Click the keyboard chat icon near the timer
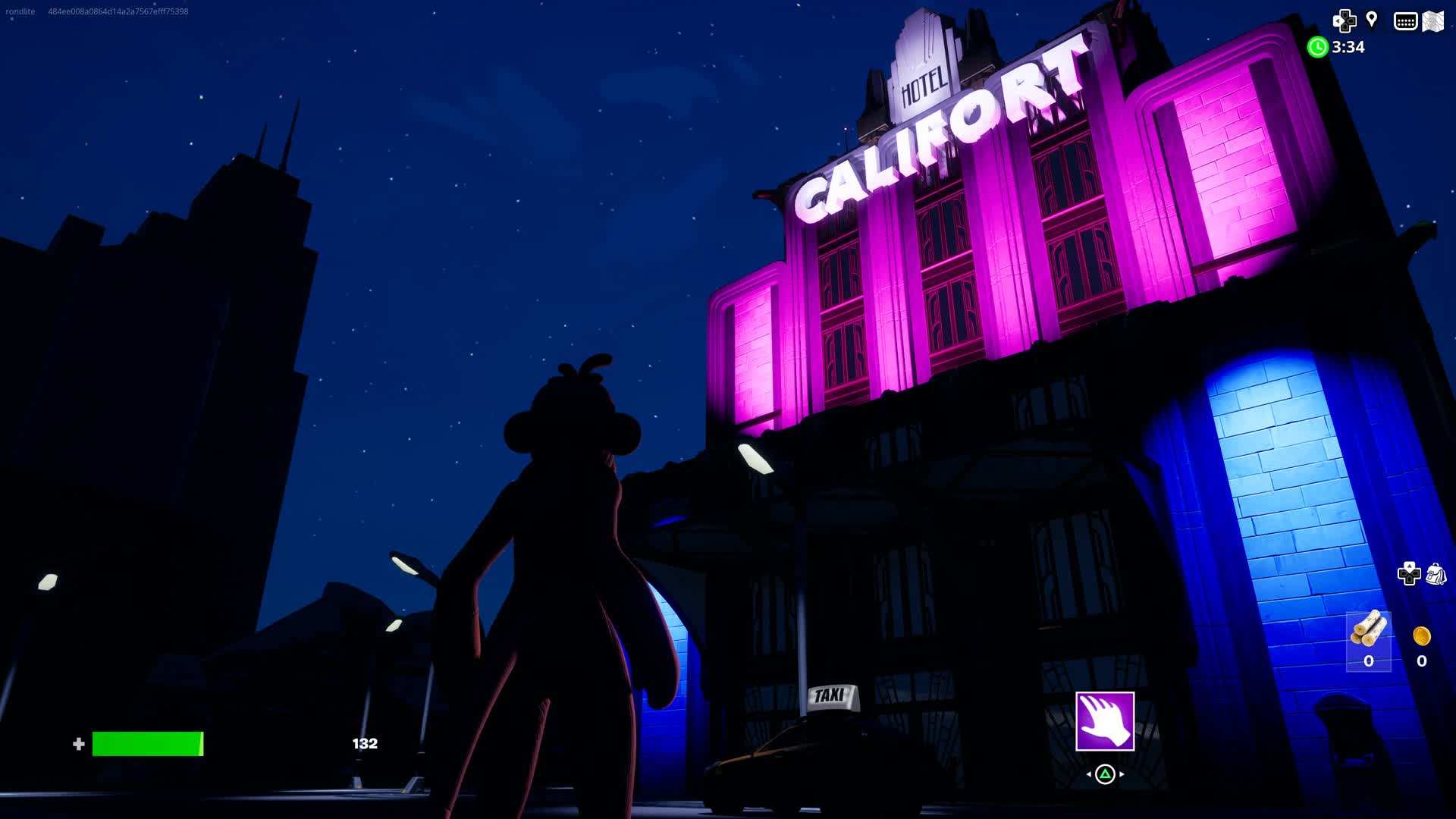This screenshot has width=1456, height=819. 1404,22
